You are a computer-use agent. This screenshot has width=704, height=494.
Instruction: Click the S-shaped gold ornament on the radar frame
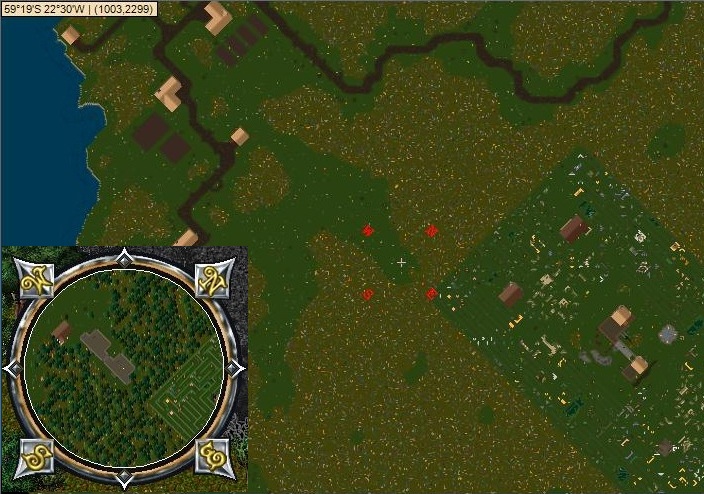(34, 455)
